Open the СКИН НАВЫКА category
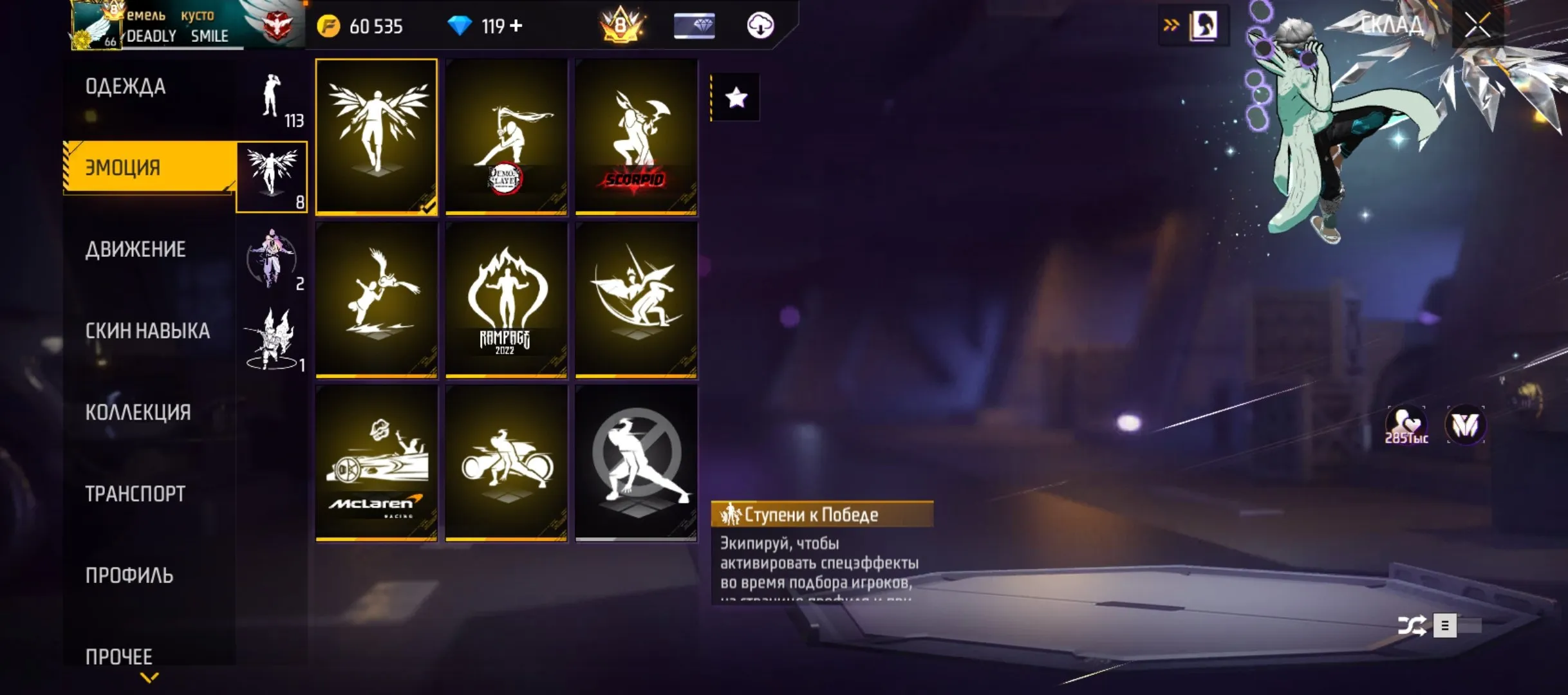Image resolution: width=1568 pixels, height=695 pixels. coord(147,331)
